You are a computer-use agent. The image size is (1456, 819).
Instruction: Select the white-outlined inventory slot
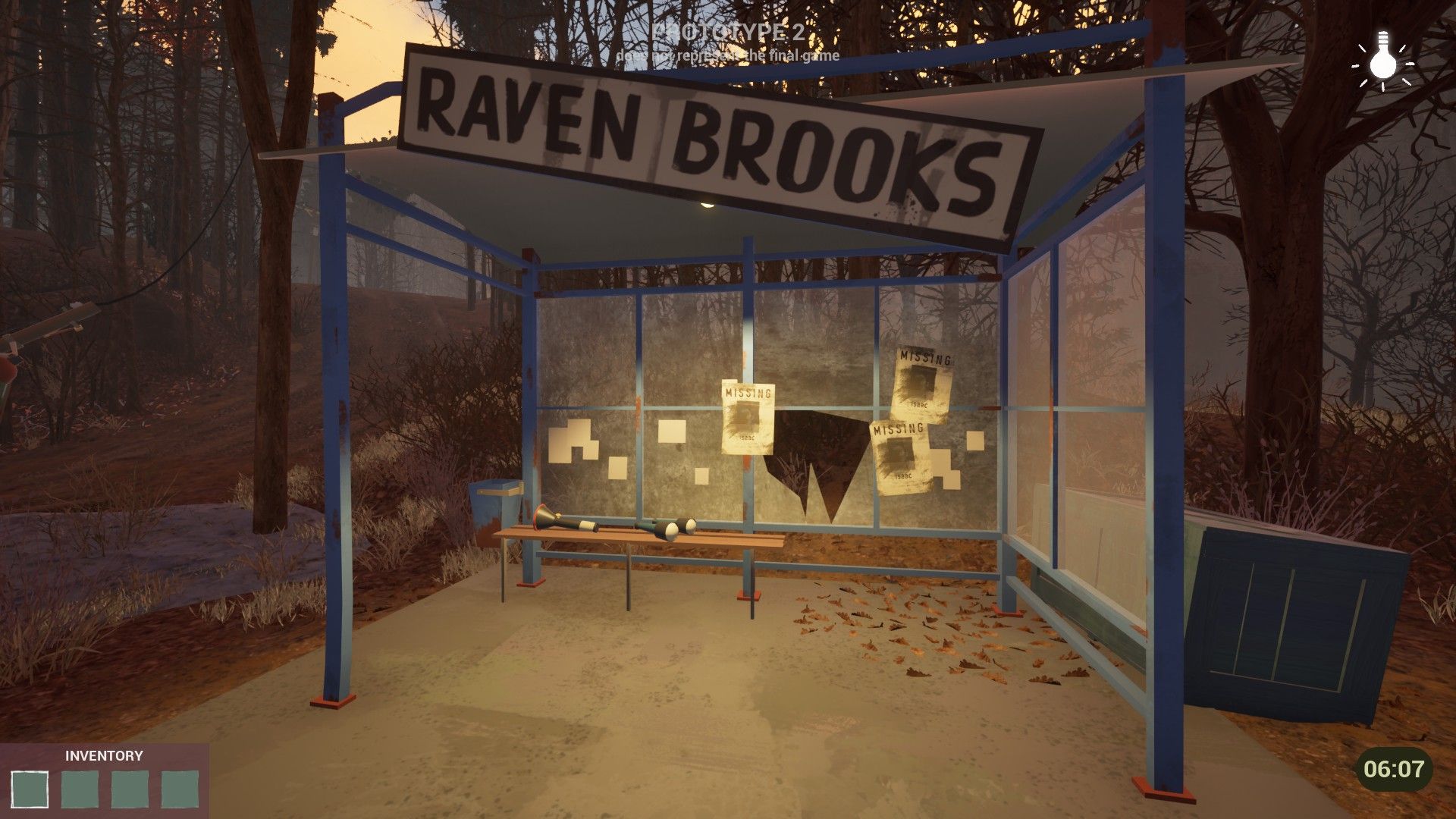coord(30,789)
